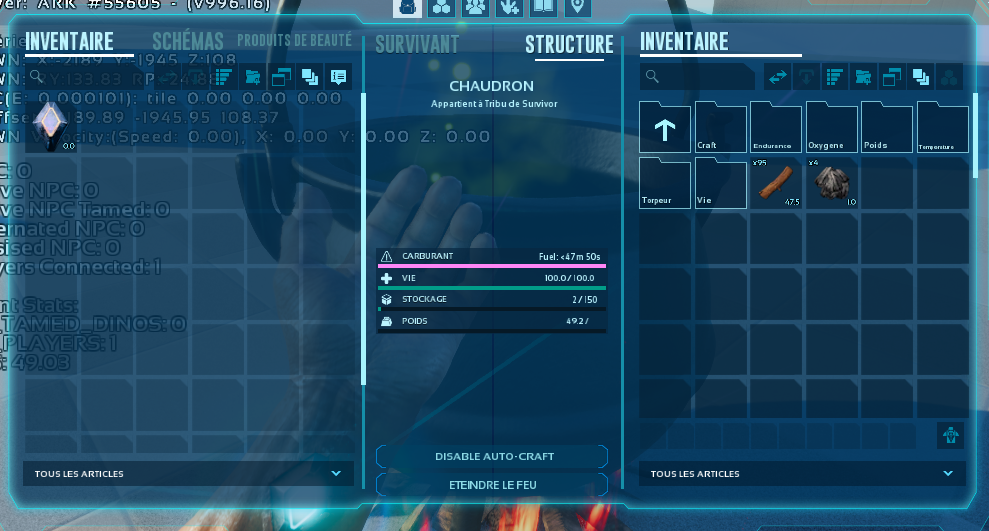Open the Craft folder
The width and height of the screenshot is (989, 531).
pos(720,127)
